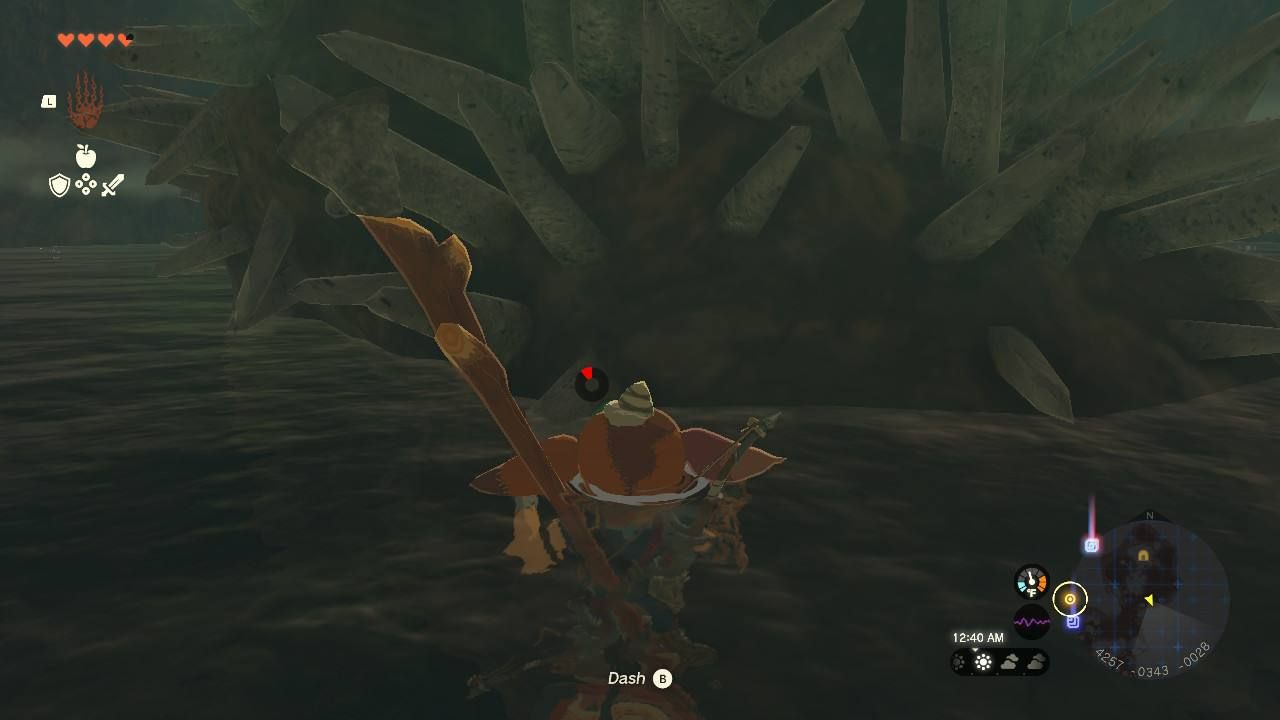Click the shield icon in the status cluster
The height and width of the screenshot is (720, 1280).
point(58,187)
